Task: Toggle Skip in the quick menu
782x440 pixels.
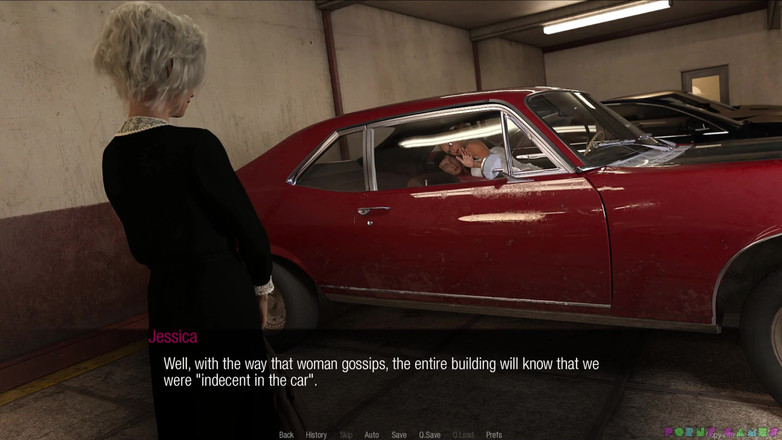Action: pos(346,435)
